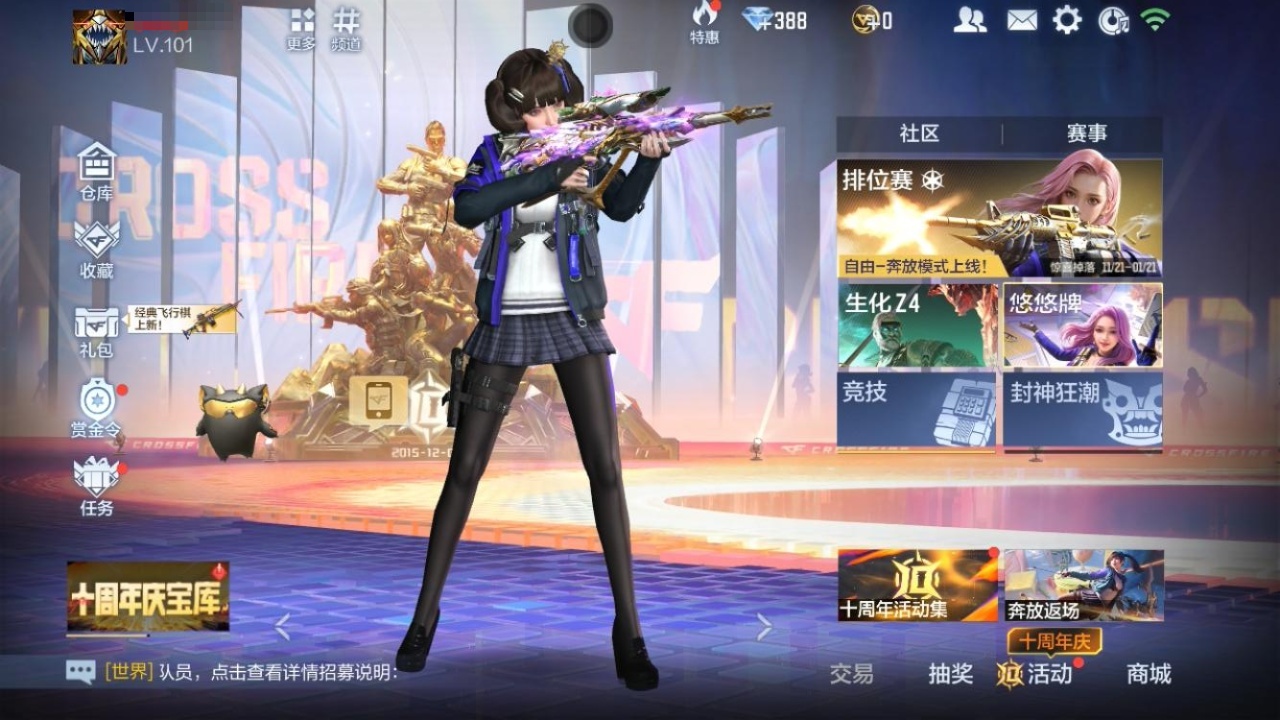Open the 礼包 gift pack menu
This screenshot has width=1280, height=720.
(x=97, y=331)
